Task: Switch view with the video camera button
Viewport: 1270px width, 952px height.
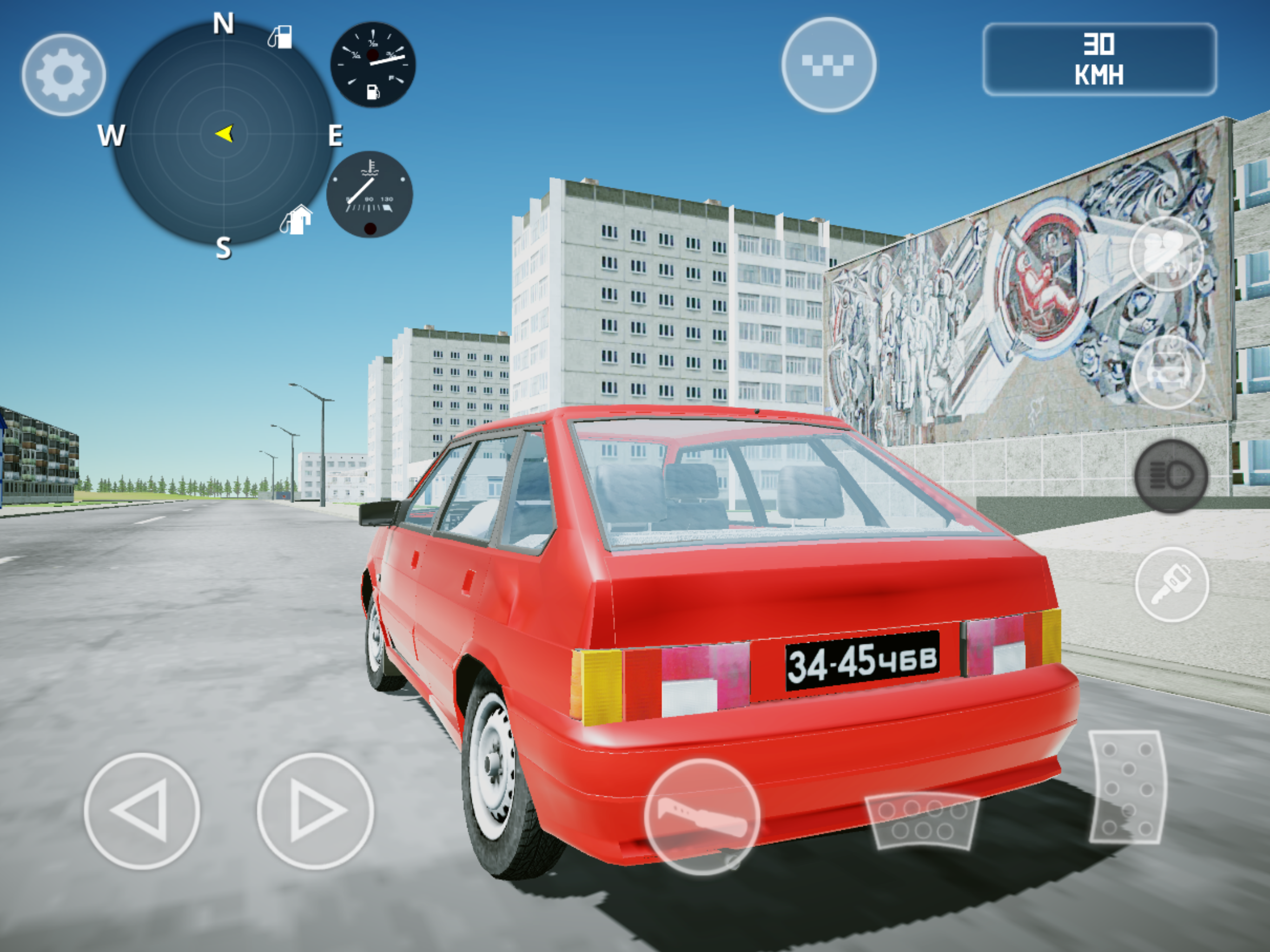Action: [x=1165, y=253]
